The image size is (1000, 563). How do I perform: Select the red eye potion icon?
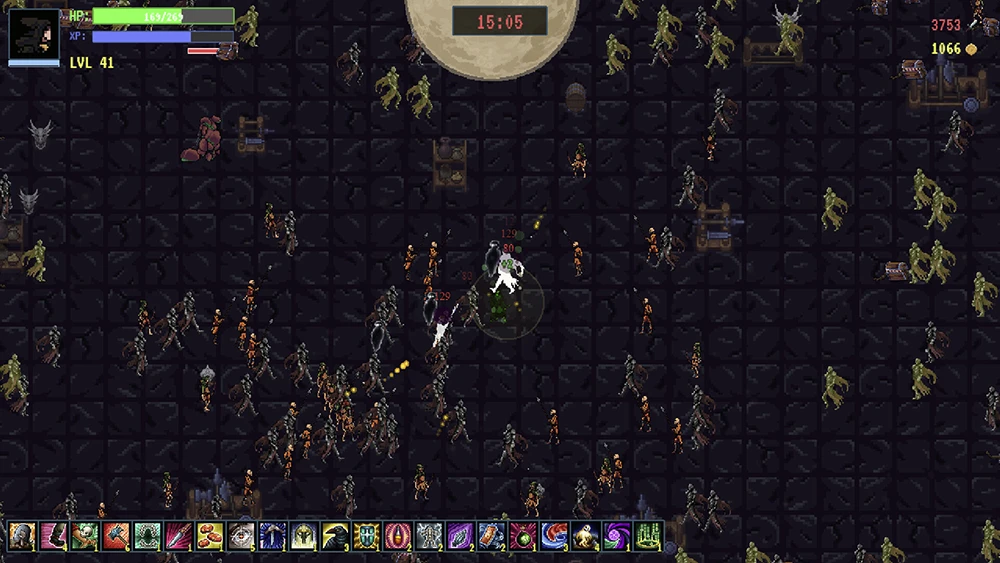click(x=398, y=536)
